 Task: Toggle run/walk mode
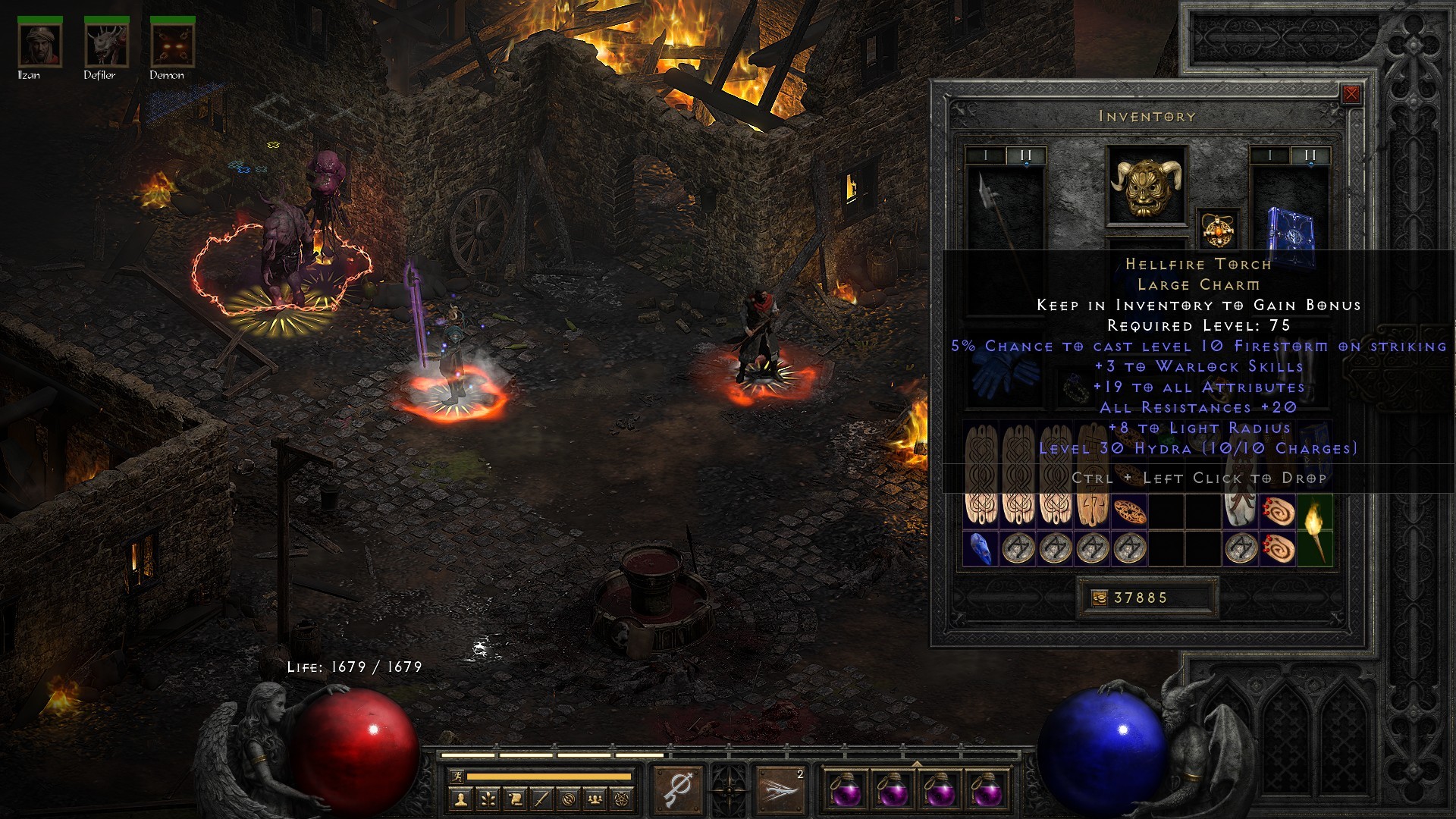pyautogui.click(x=458, y=778)
